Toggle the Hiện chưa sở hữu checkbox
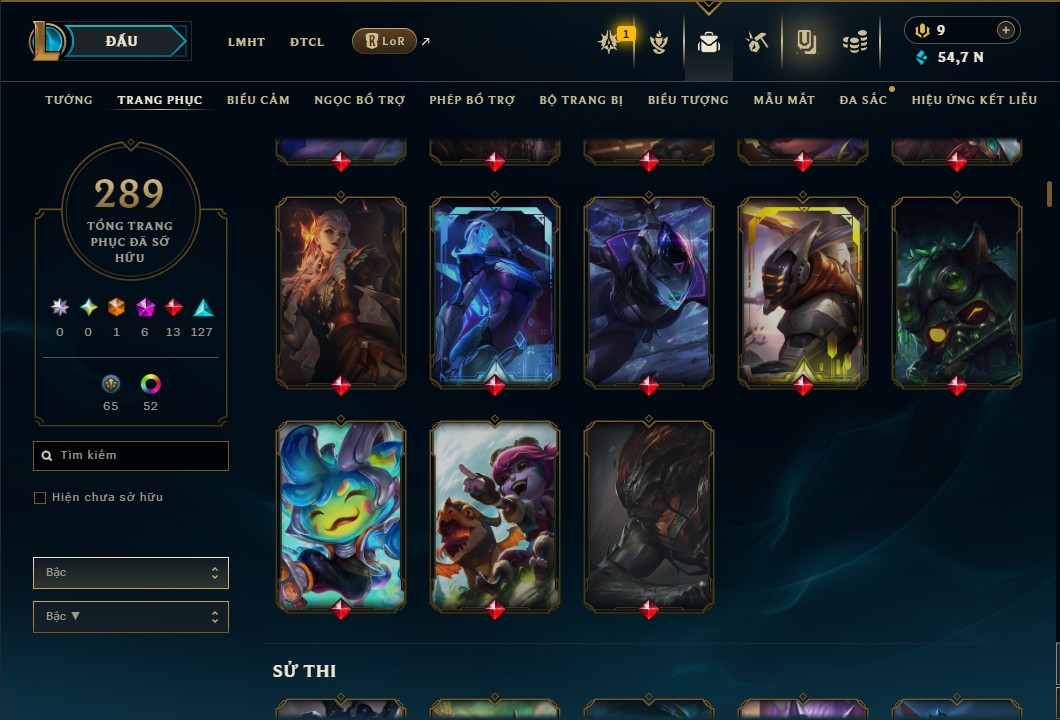 (40, 498)
